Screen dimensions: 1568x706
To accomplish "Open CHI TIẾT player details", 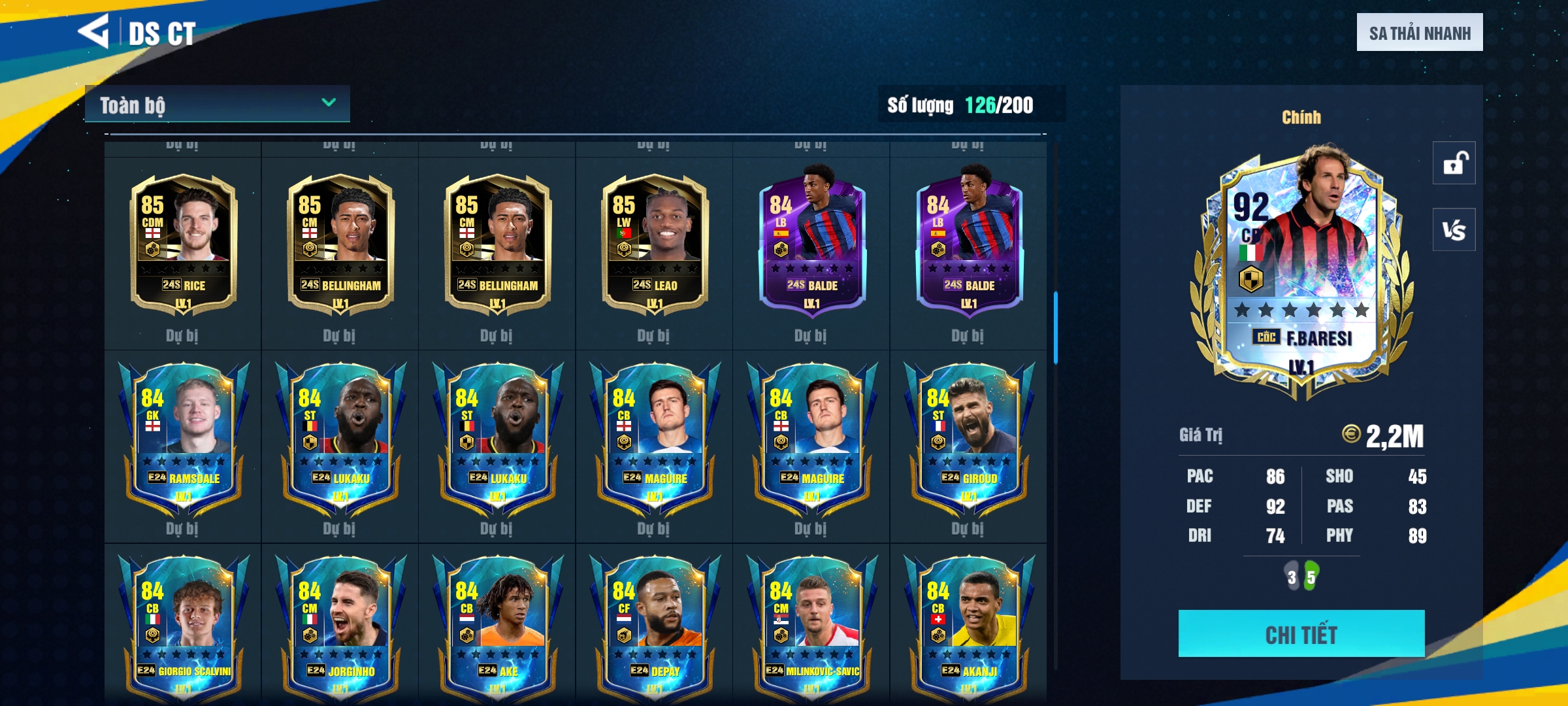I will (1301, 633).
